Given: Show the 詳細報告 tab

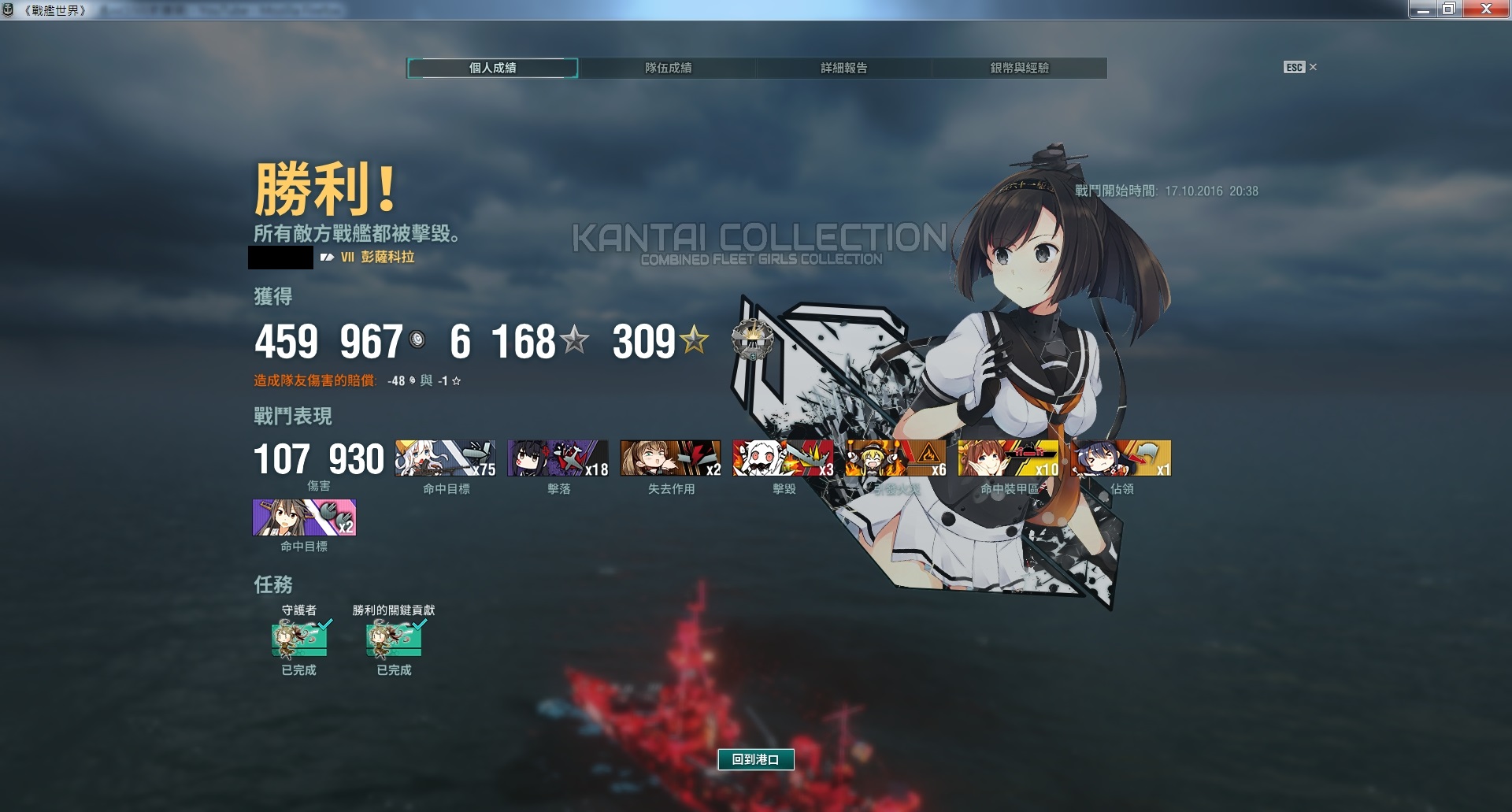Looking at the screenshot, I should 843,68.
